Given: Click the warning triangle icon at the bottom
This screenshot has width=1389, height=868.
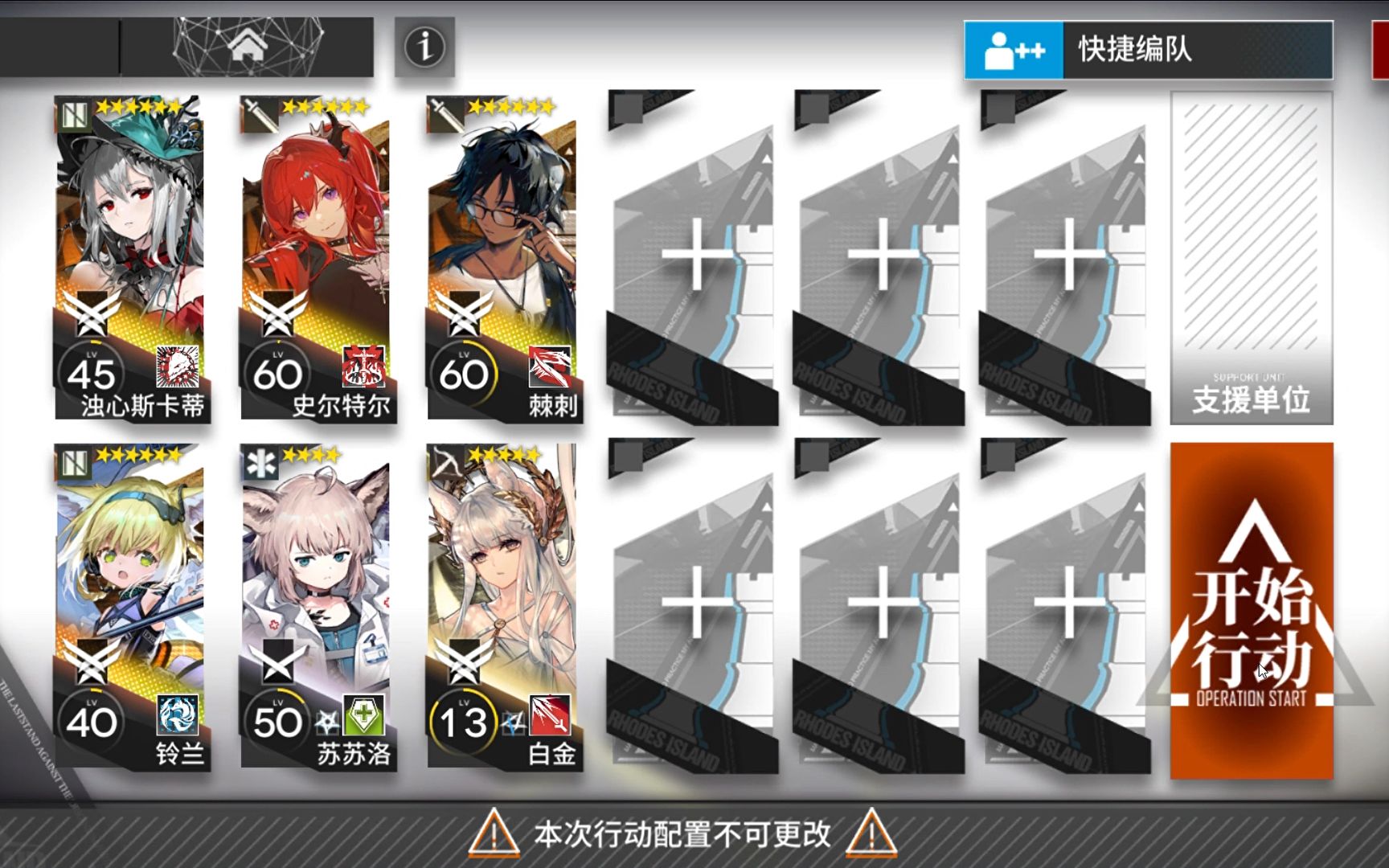Looking at the screenshot, I should pyautogui.click(x=497, y=836).
